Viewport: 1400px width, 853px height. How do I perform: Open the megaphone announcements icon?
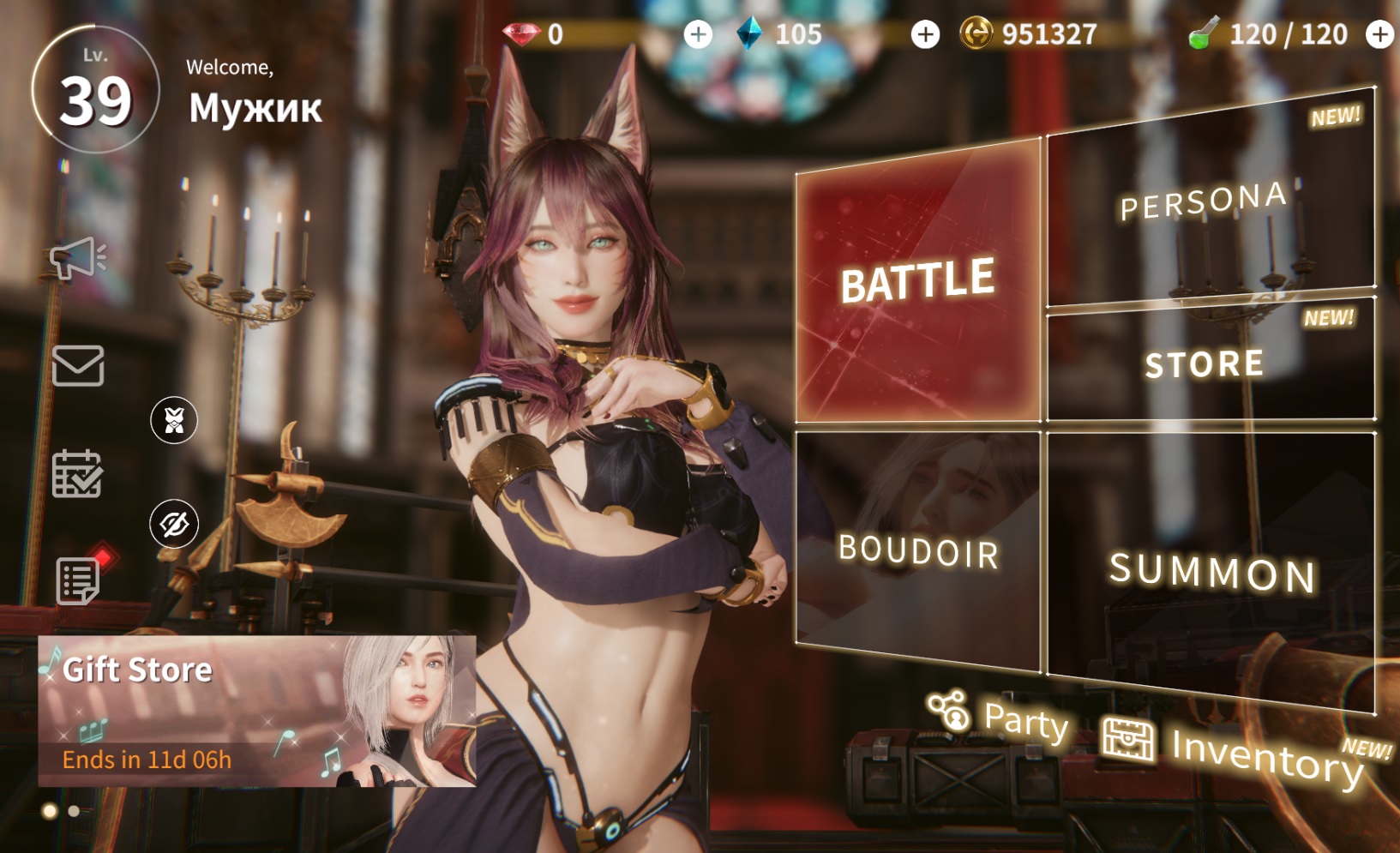click(x=76, y=257)
